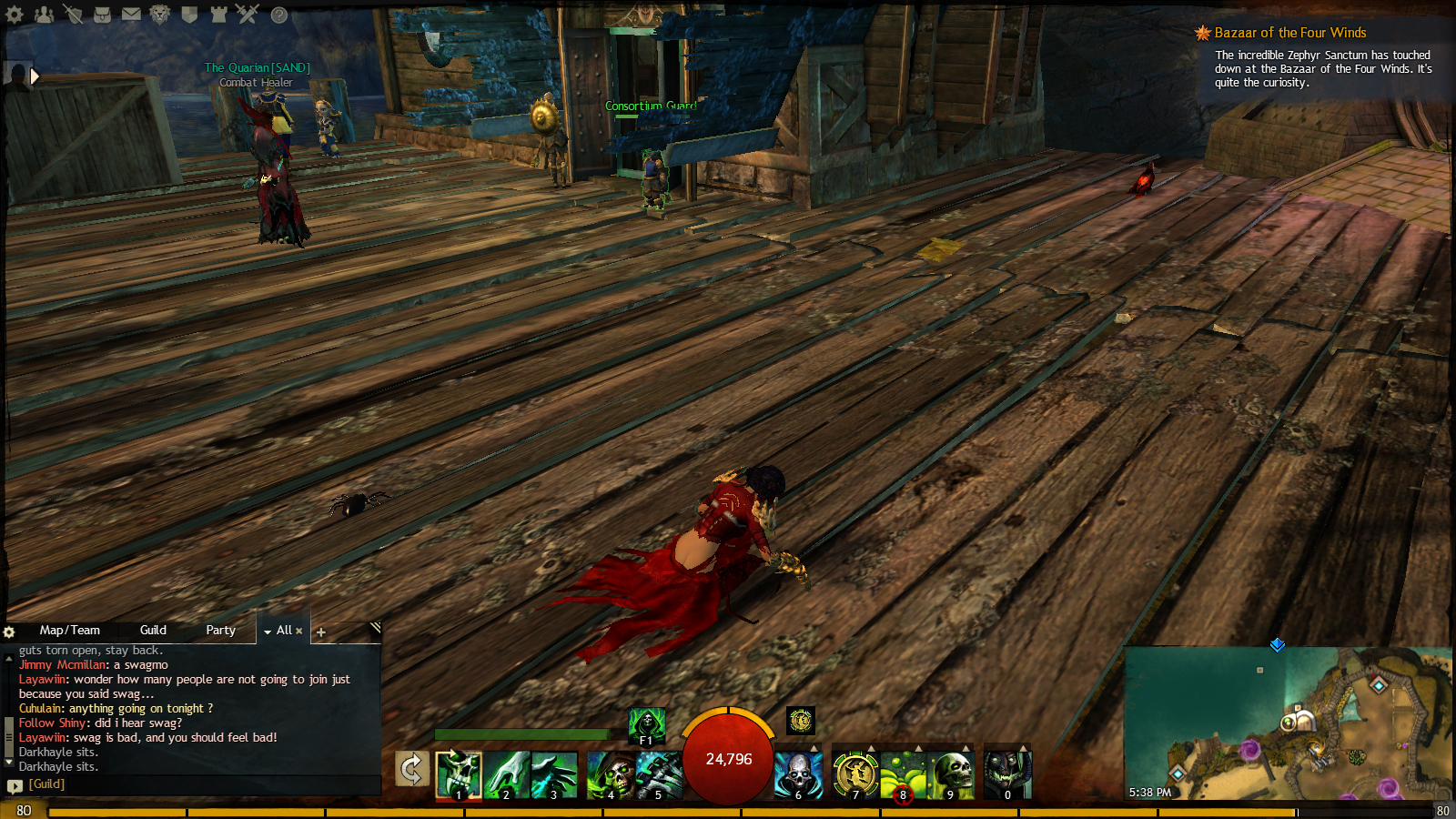Viewport: 1456px width, 819px height.
Task: Open the PvP crossed-swords panel
Action: [x=248, y=15]
